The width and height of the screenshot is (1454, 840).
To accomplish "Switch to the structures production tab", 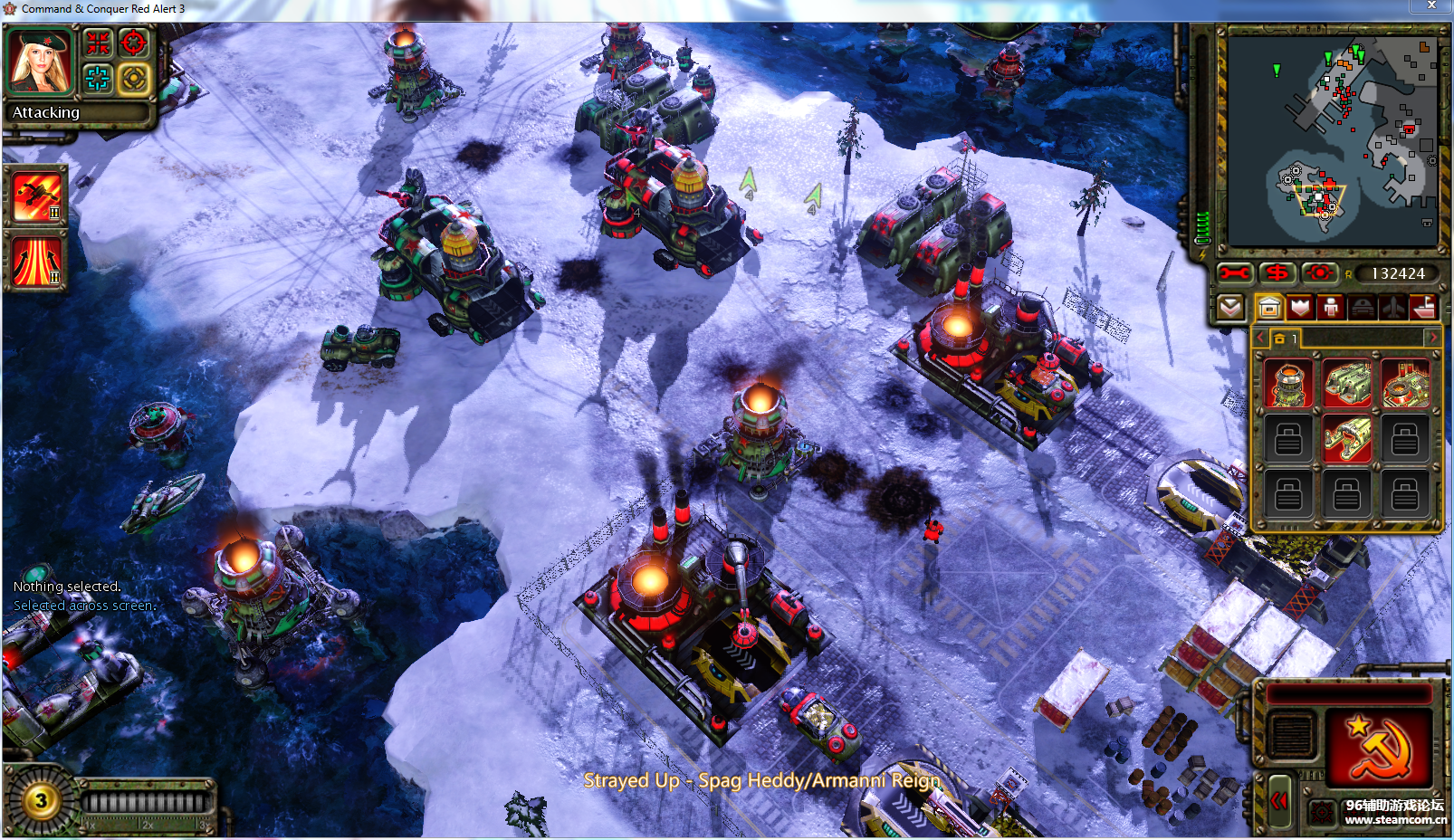I will tap(1269, 308).
